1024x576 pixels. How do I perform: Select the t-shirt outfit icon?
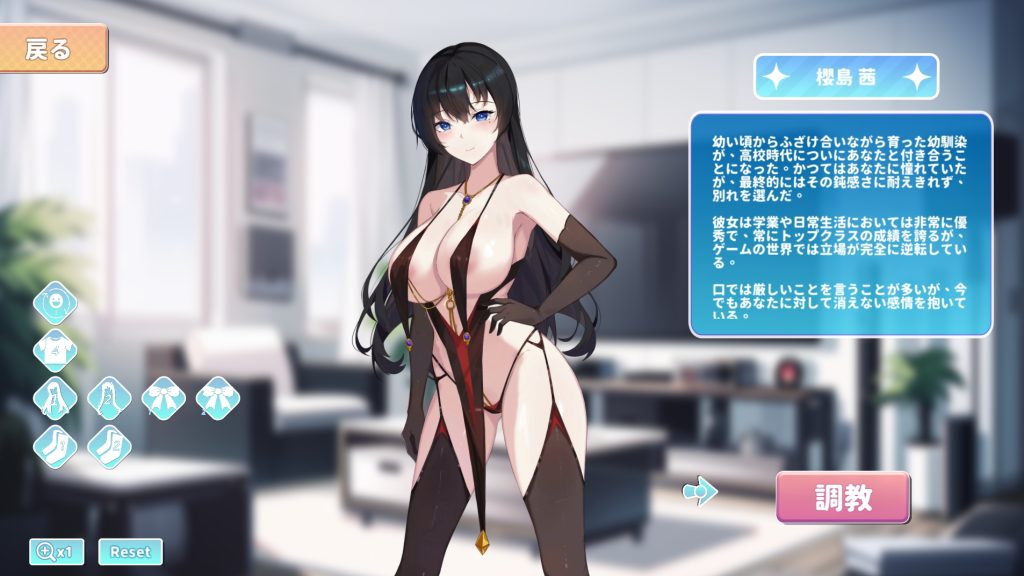tap(55, 350)
